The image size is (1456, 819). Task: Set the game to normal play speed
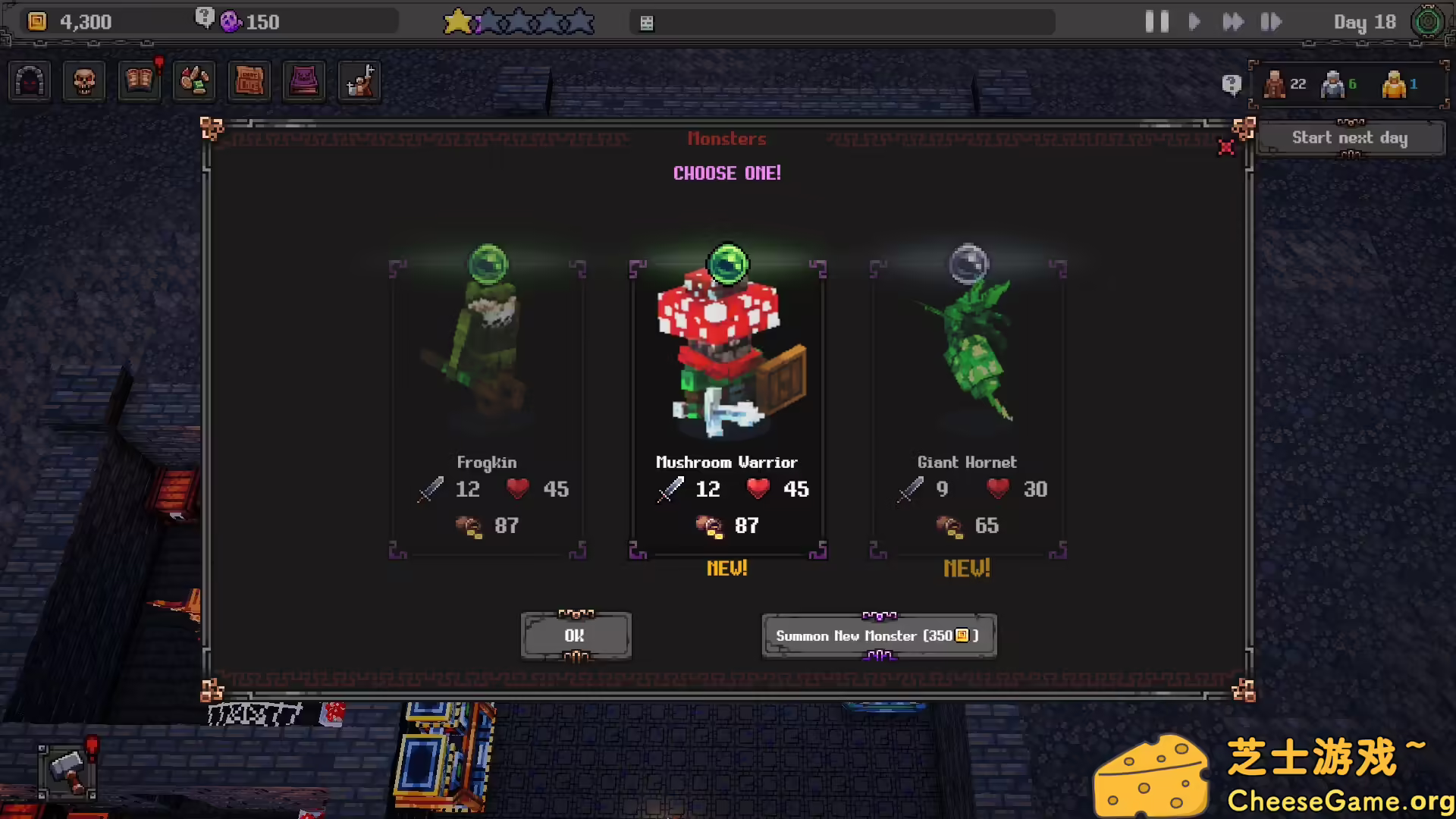[1194, 22]
